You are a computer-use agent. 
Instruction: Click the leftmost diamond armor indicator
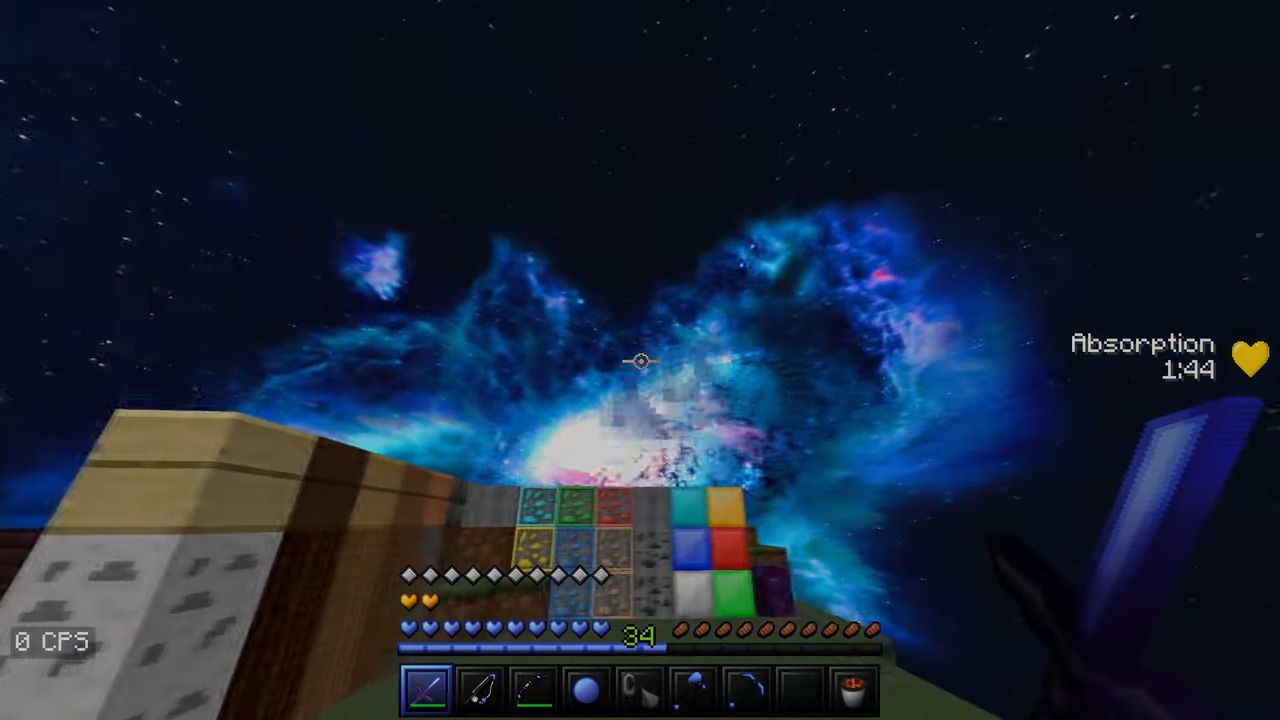tap(408, 575)
